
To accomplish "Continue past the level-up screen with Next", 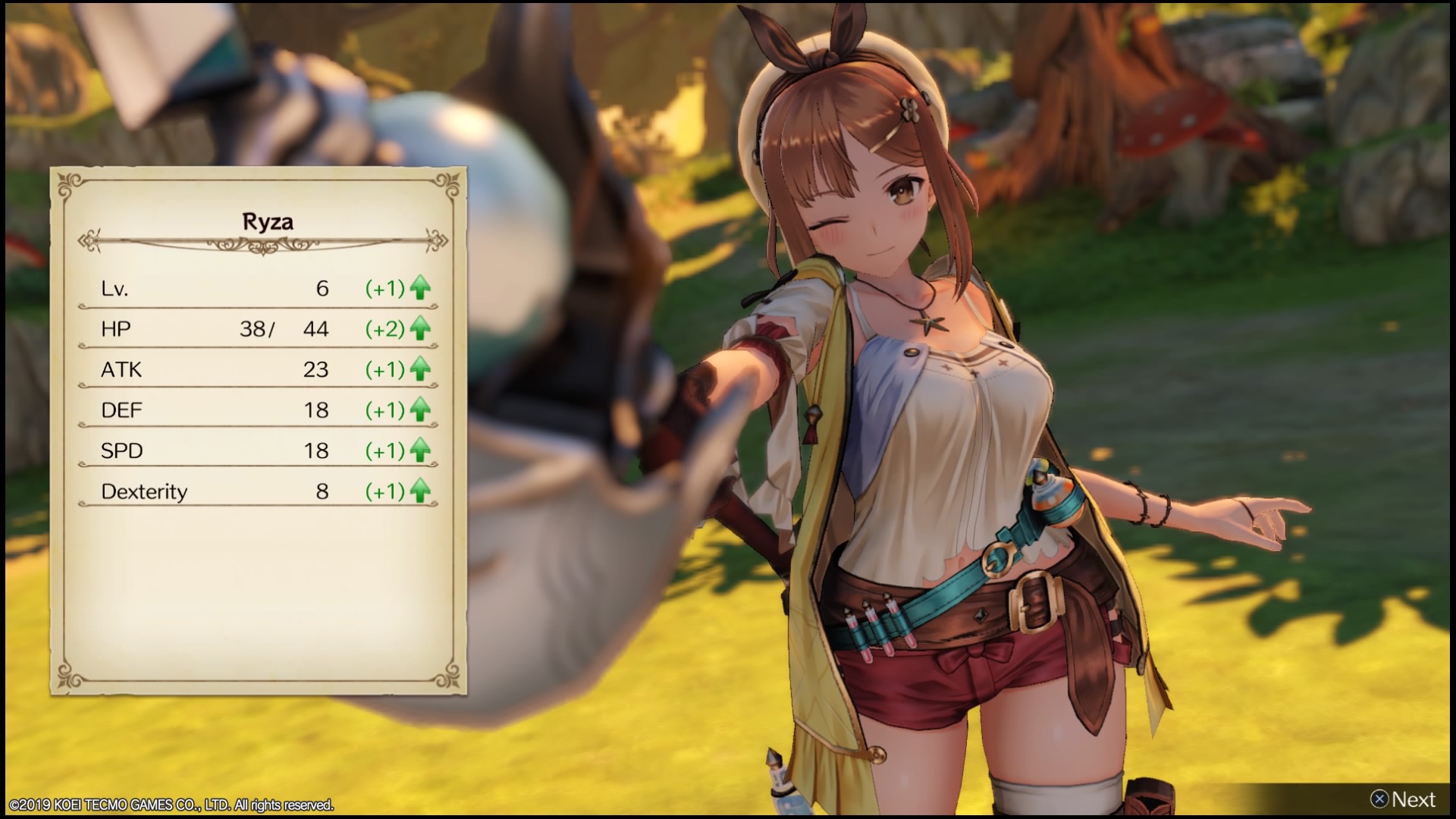I will click(x=1403, y=799).
